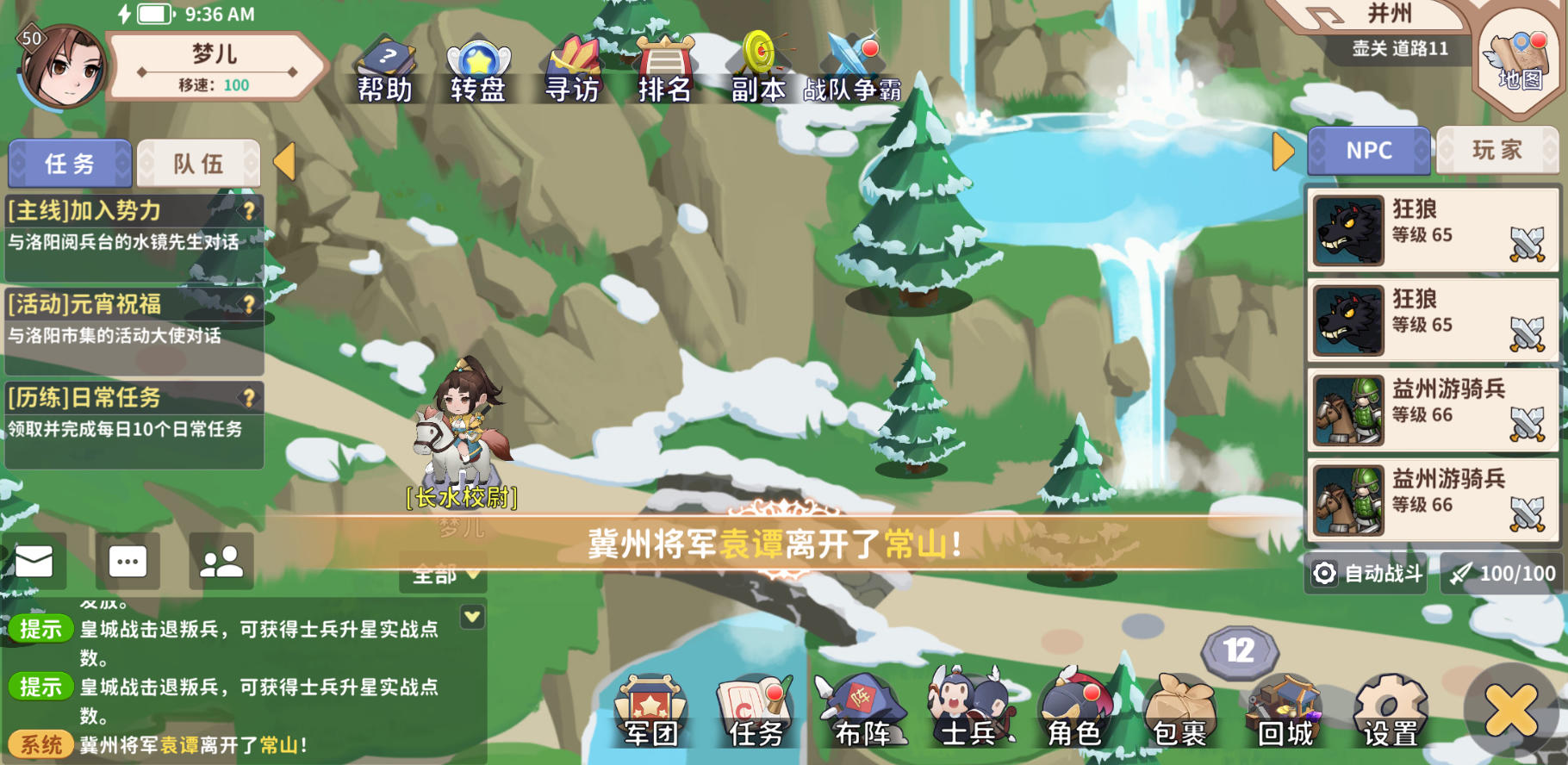
Task: Open 战队争霸 team battle
Action: (x=853, y=65)
